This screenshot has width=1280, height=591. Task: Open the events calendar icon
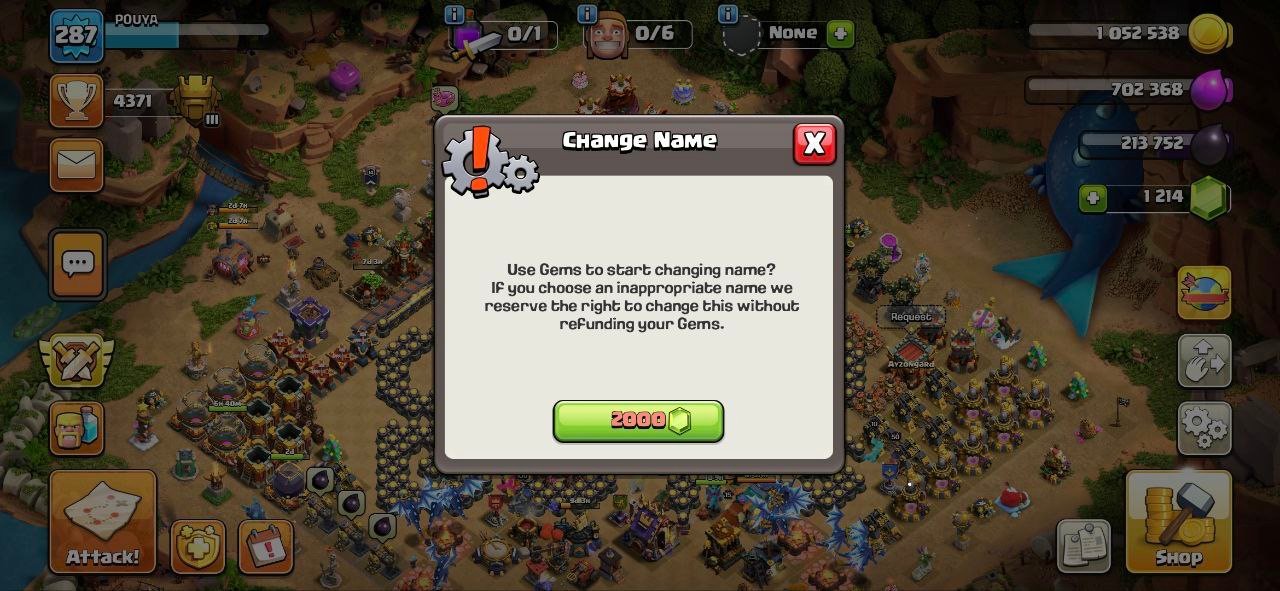click(266, 547)
